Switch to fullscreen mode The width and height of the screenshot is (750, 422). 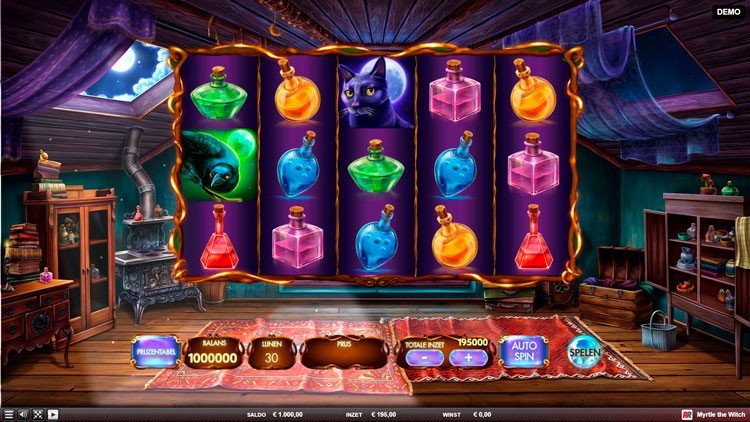[38, 414]
